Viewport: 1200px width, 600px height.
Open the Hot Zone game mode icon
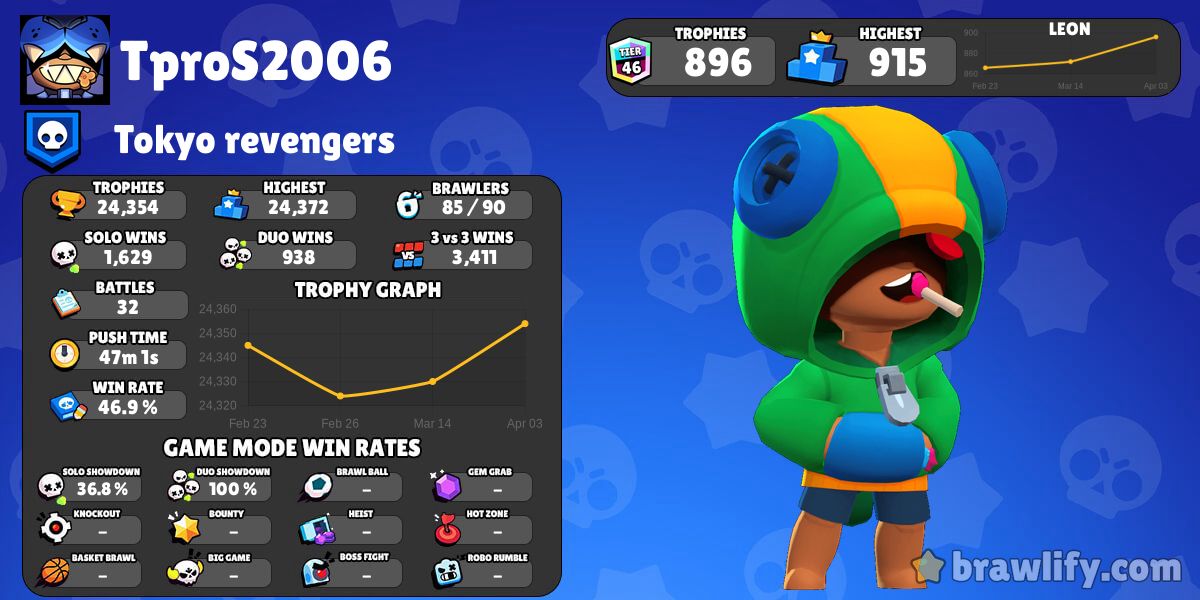pos(446,529)
